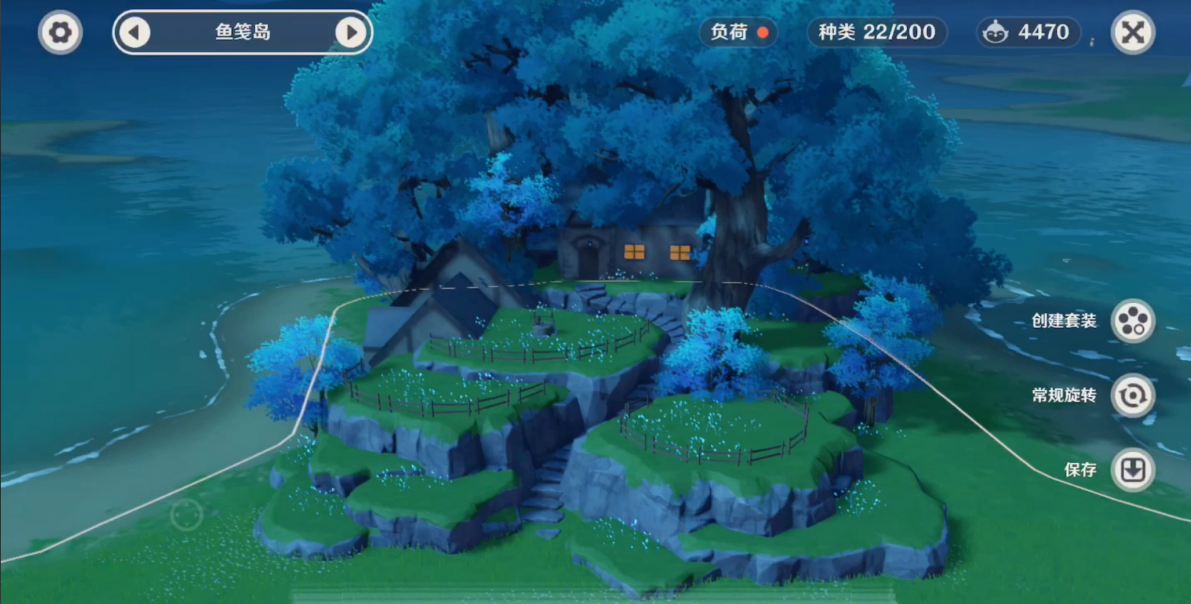Show the 负荷 load indicator details

tap(738, 32)
